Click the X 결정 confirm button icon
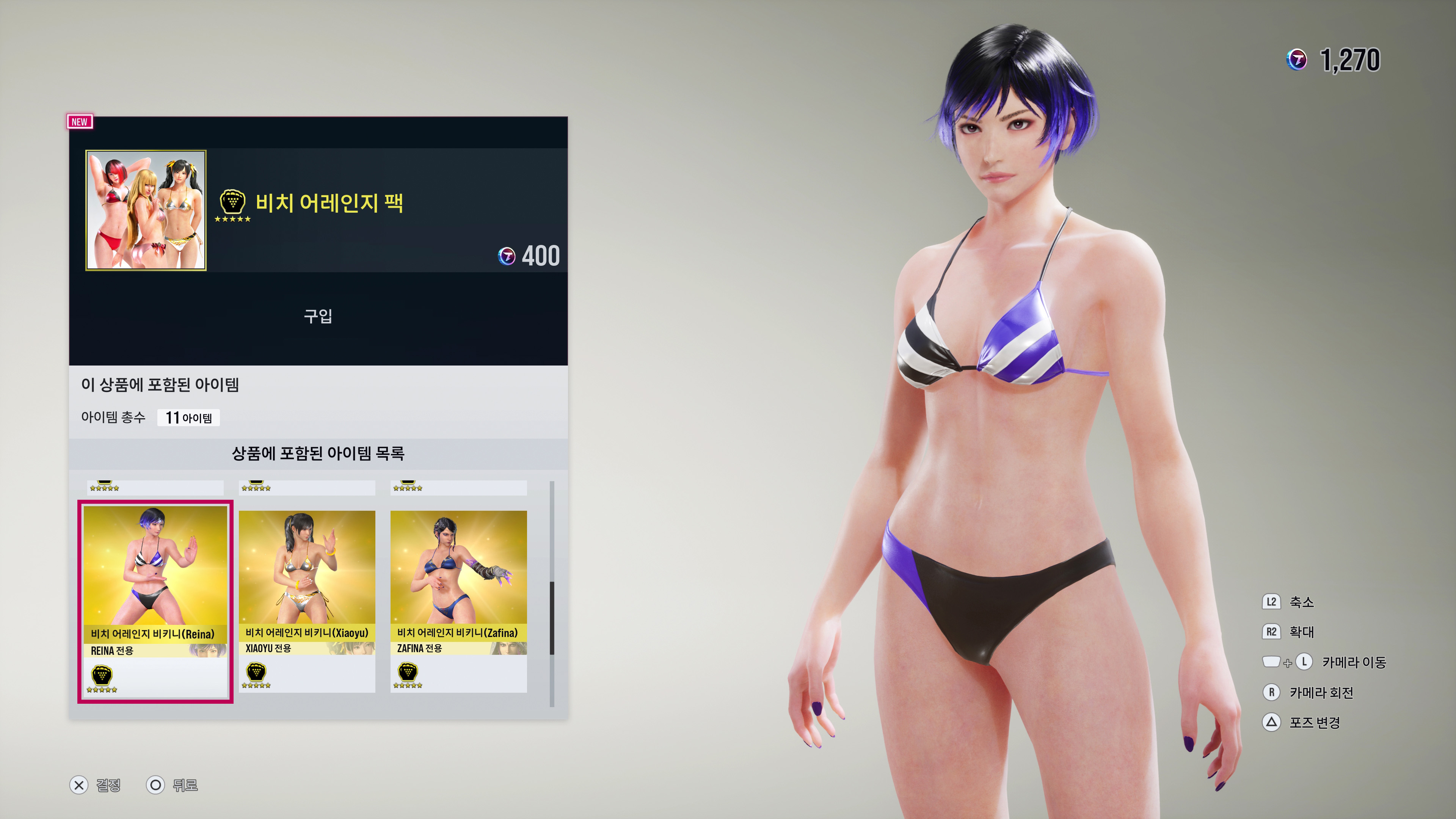Viewport: 1456px width, 819px height. click(79, 784)
